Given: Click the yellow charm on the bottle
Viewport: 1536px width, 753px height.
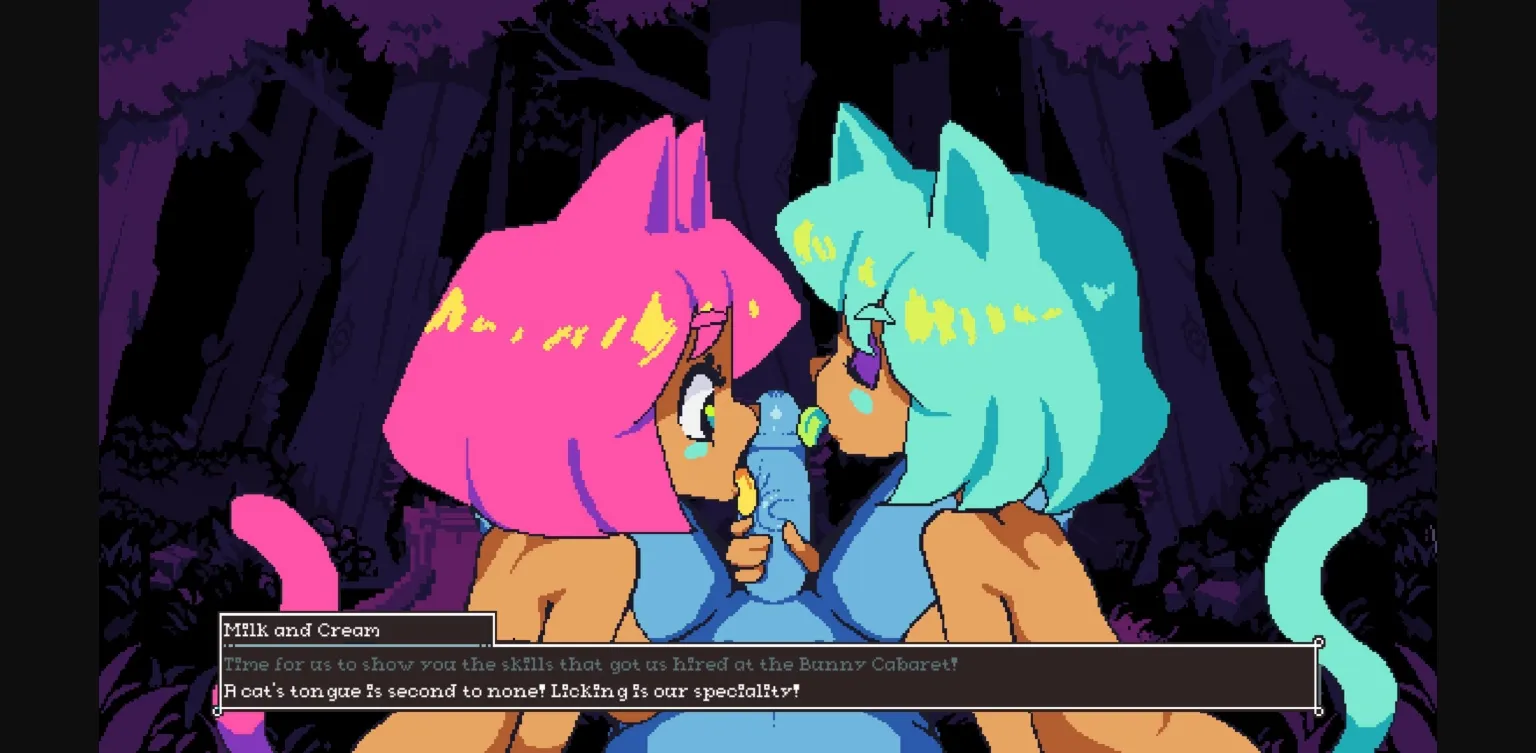Looking at the screenshot, I should click(745, 495).
